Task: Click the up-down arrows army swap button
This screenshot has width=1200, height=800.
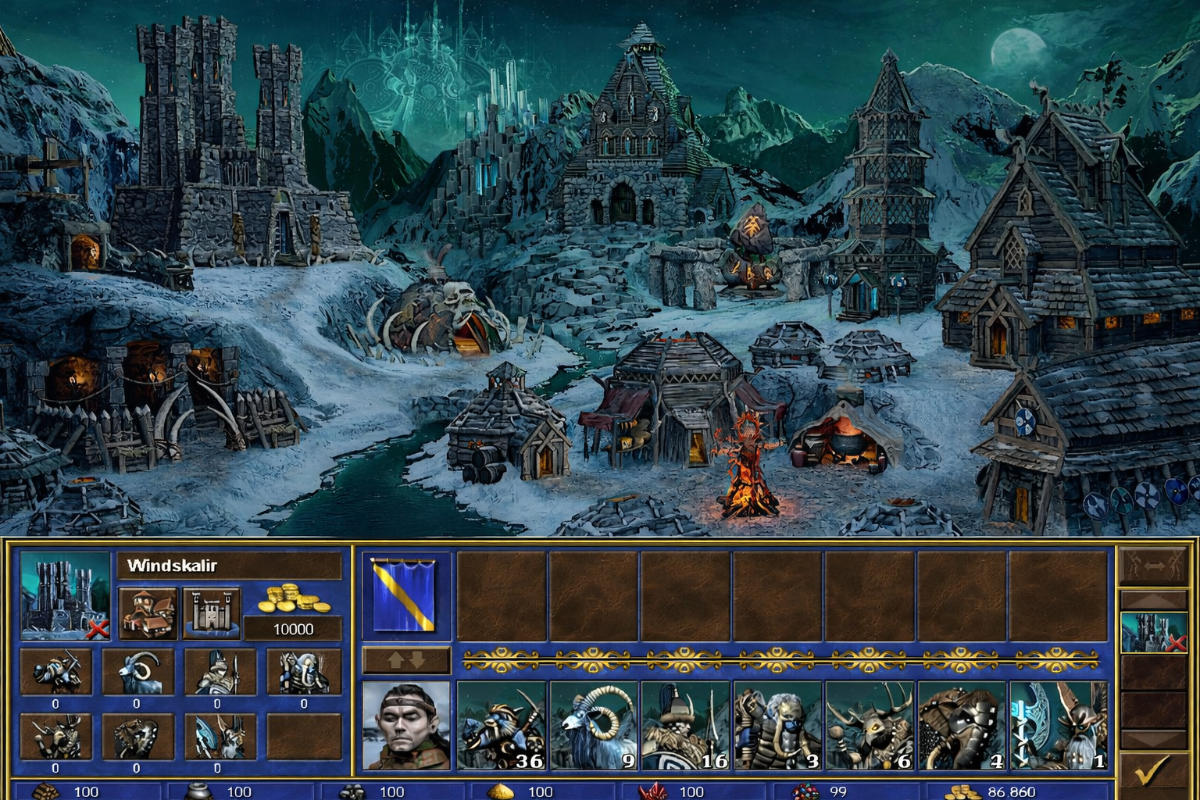Action: (405, 660)
